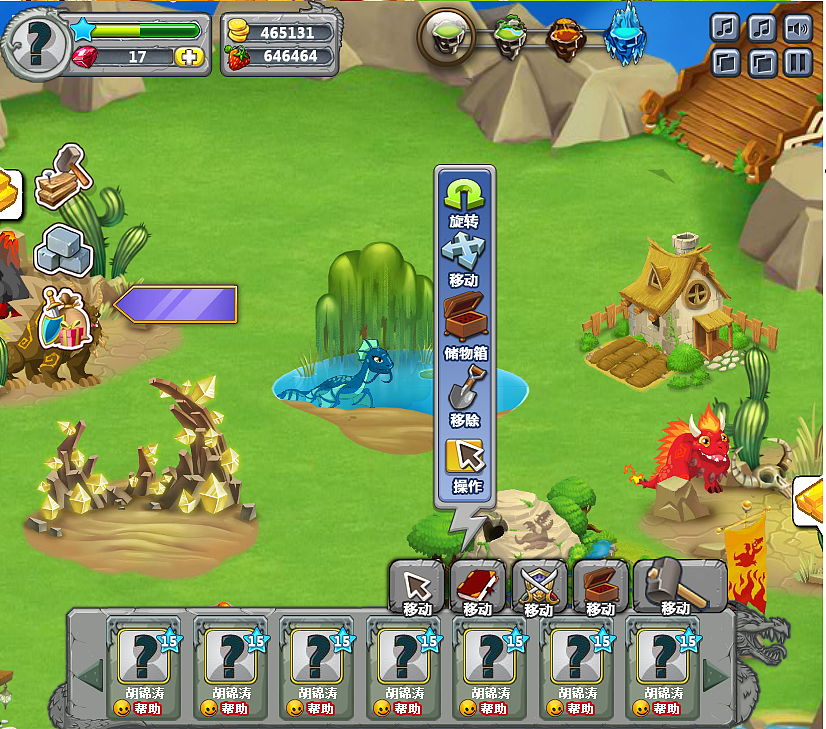
Task: Choose 移除 (remove) with the shovel icon
Action: coord(464,391)
